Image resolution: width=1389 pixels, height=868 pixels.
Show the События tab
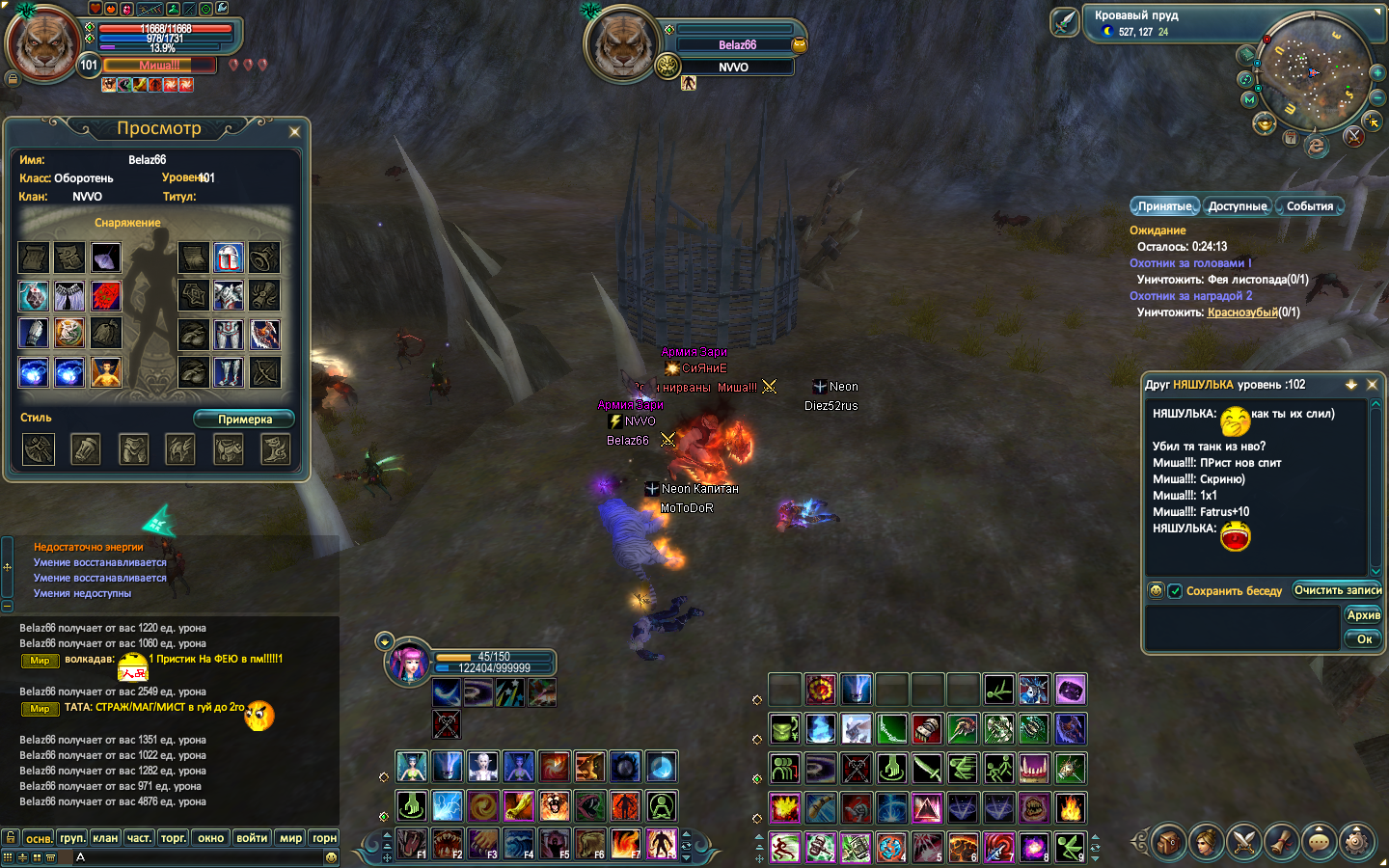click(1309, 206)
